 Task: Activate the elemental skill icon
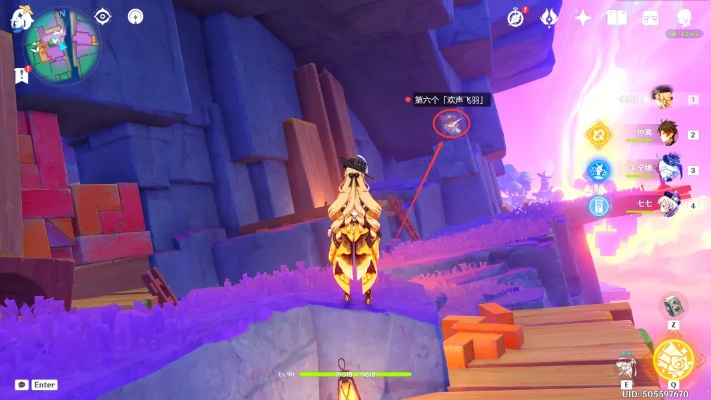[x=628, y=365]
